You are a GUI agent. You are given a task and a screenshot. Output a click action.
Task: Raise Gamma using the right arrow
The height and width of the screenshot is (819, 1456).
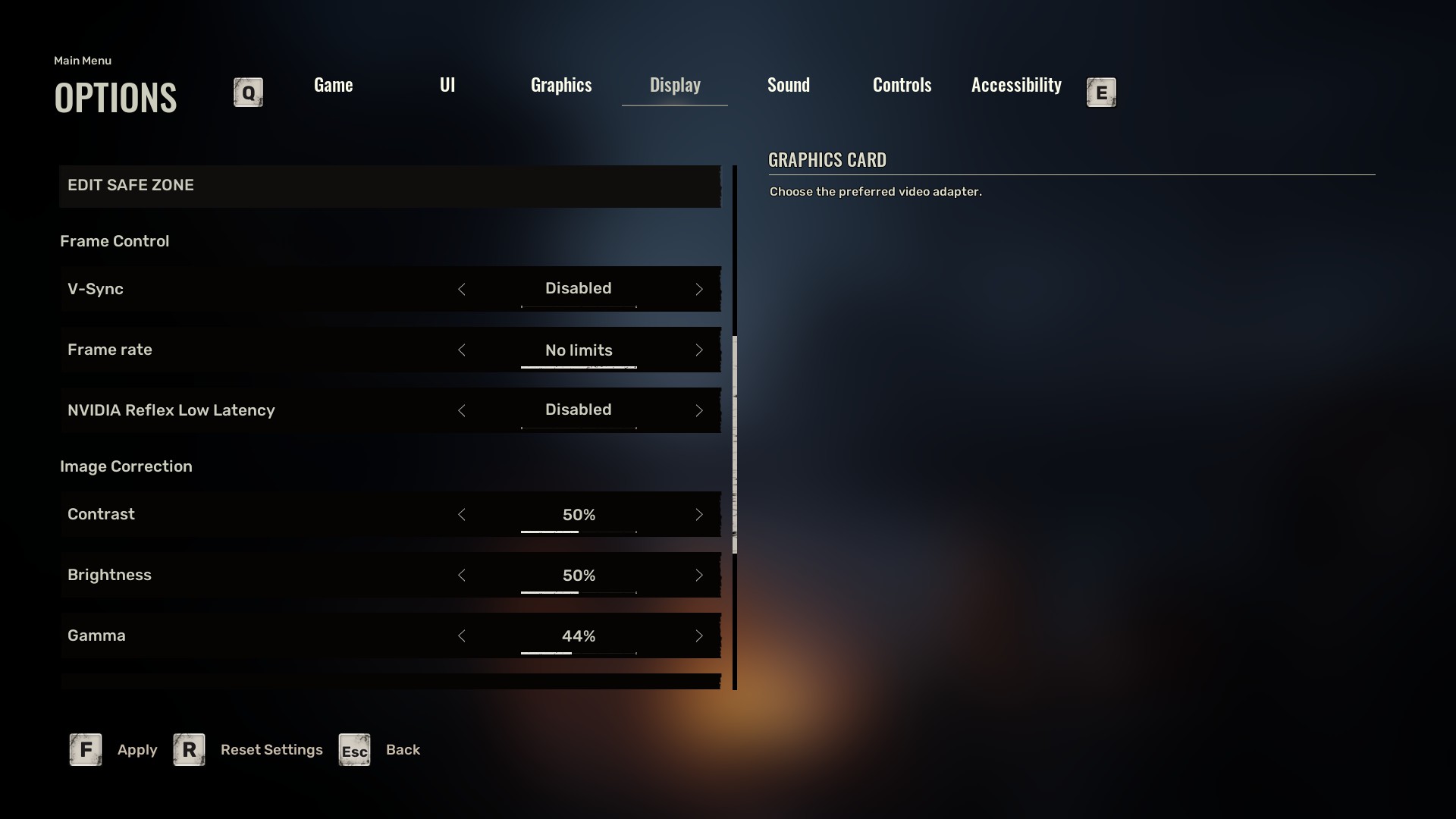(699, 636)
